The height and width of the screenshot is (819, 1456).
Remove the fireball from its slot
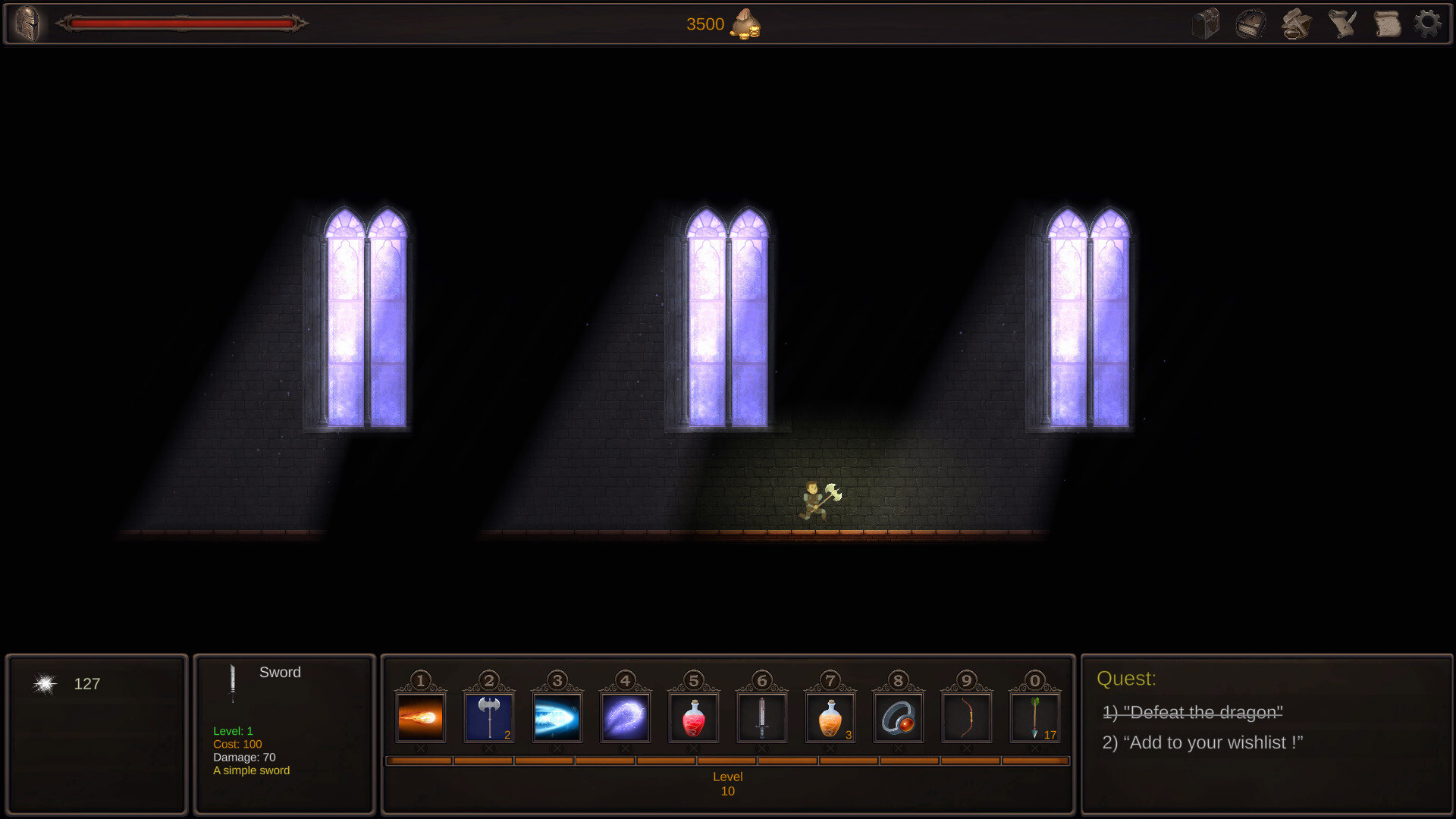point(419,748)
